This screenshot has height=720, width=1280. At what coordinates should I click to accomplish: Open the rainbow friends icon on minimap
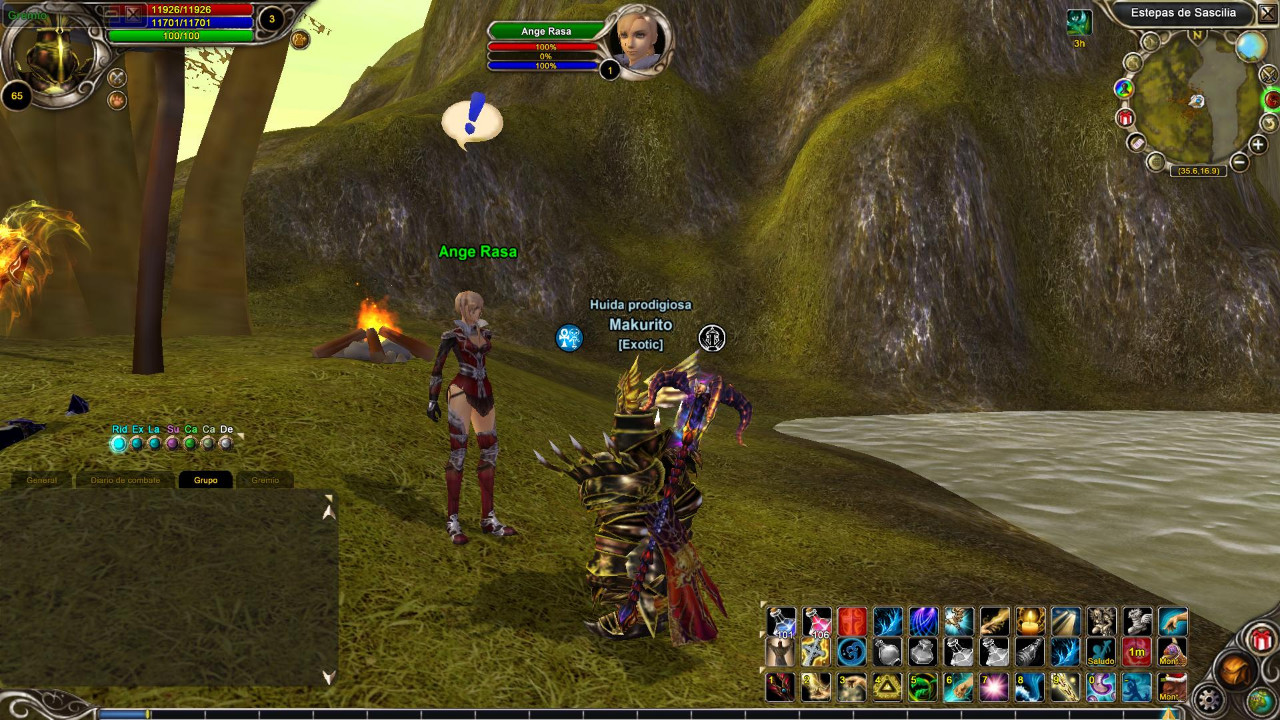1124,88
